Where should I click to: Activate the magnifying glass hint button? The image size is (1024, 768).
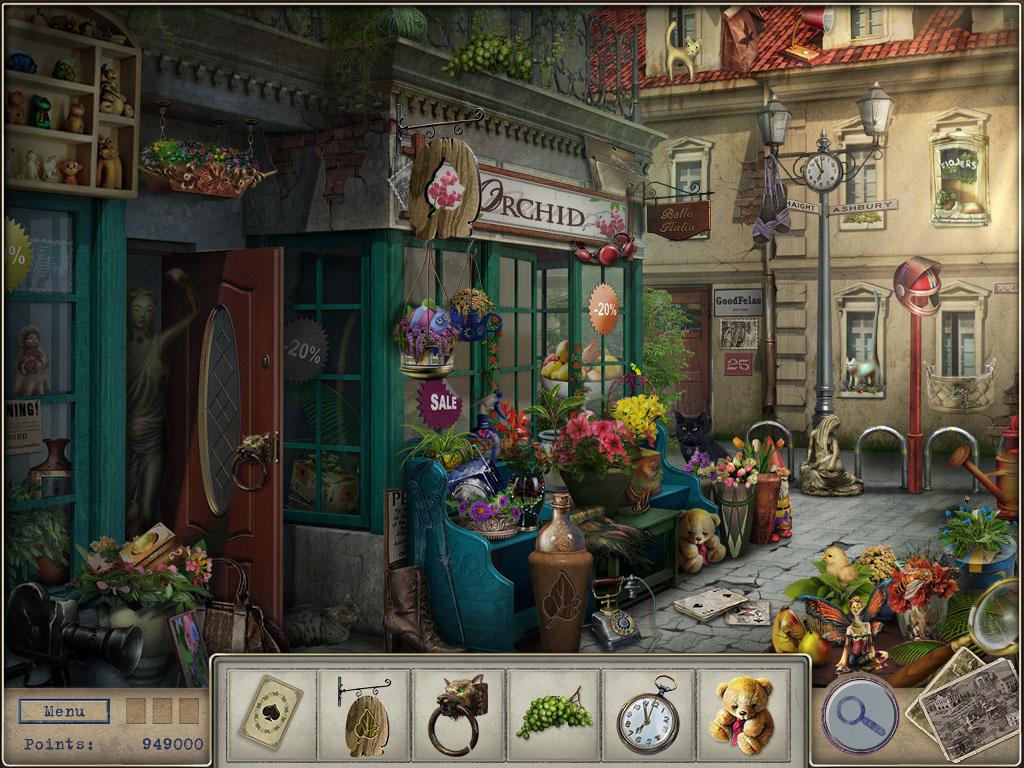pyautogui.click(x=859, y=714)
